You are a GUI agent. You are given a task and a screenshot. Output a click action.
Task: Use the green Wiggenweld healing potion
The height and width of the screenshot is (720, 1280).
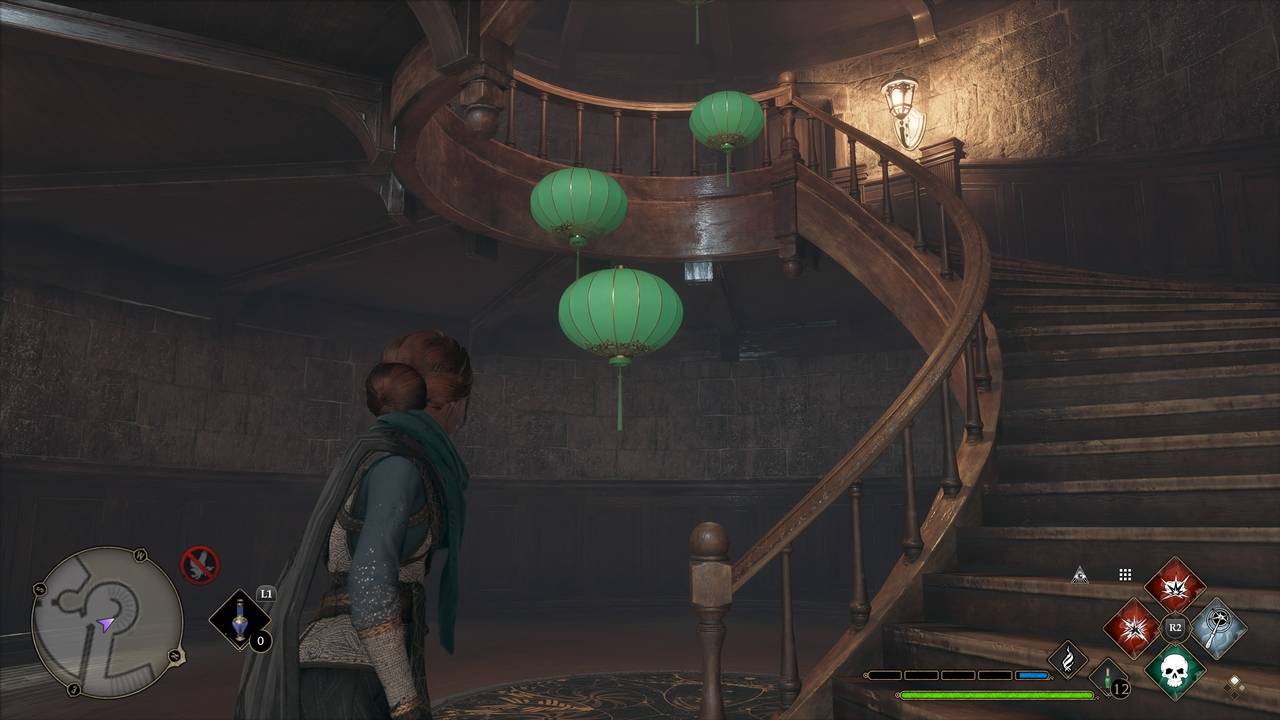[1108, 679]
